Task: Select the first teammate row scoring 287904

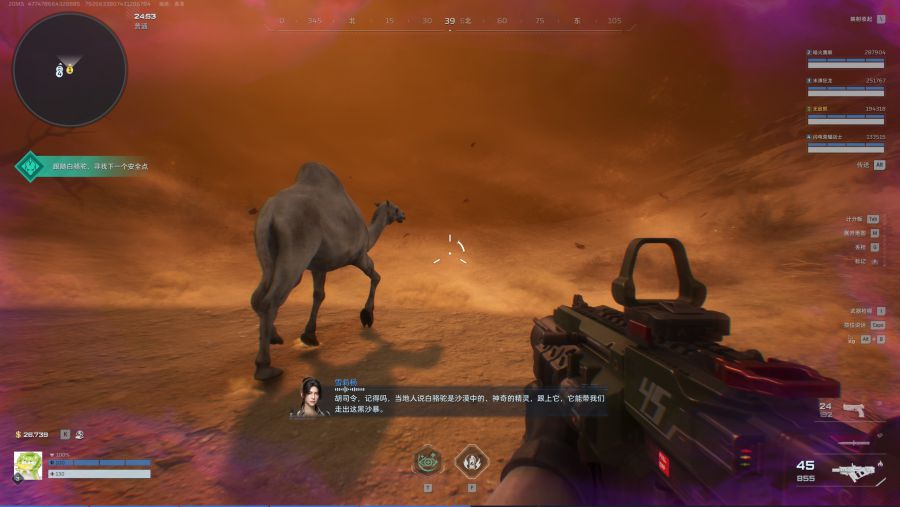Action: (845, 57)
